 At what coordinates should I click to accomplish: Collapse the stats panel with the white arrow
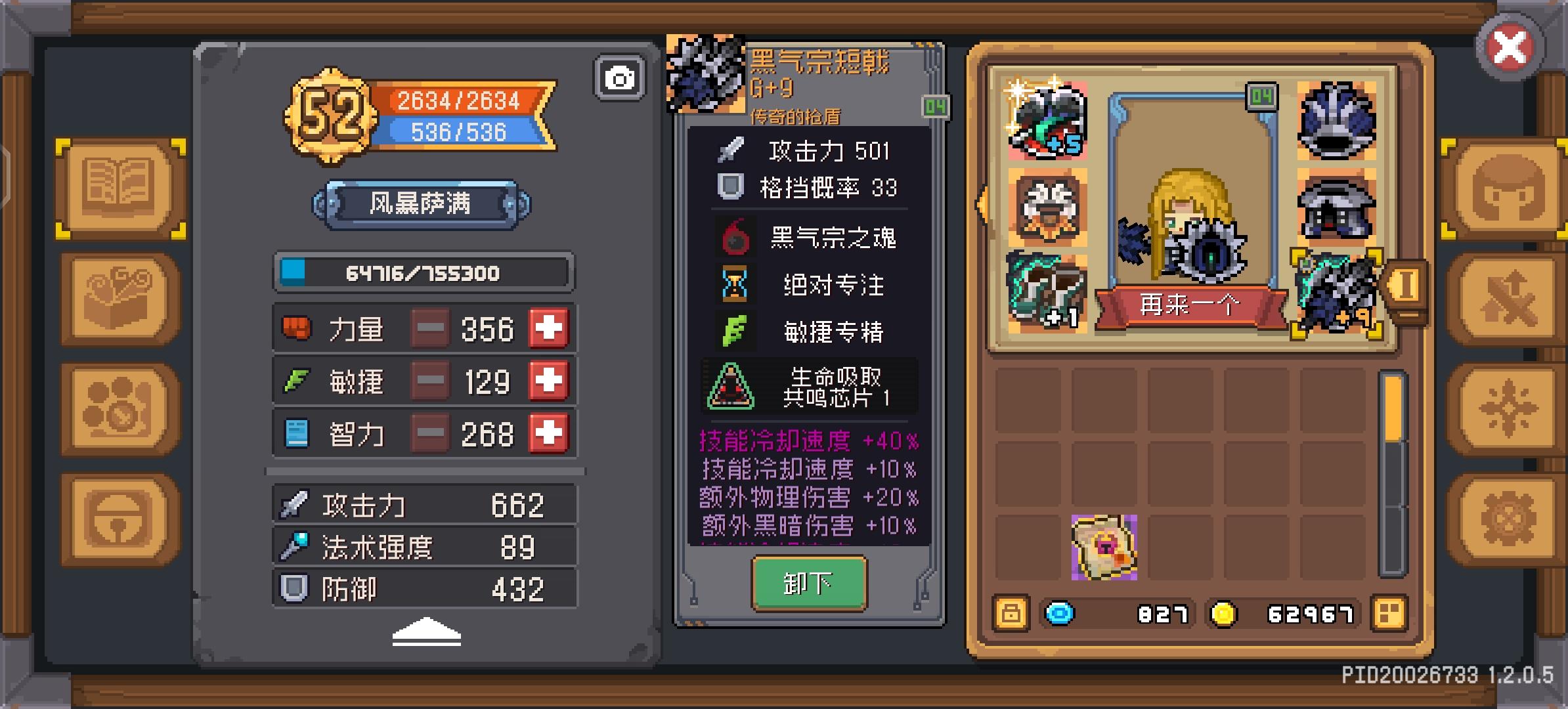tap(427, 630)
